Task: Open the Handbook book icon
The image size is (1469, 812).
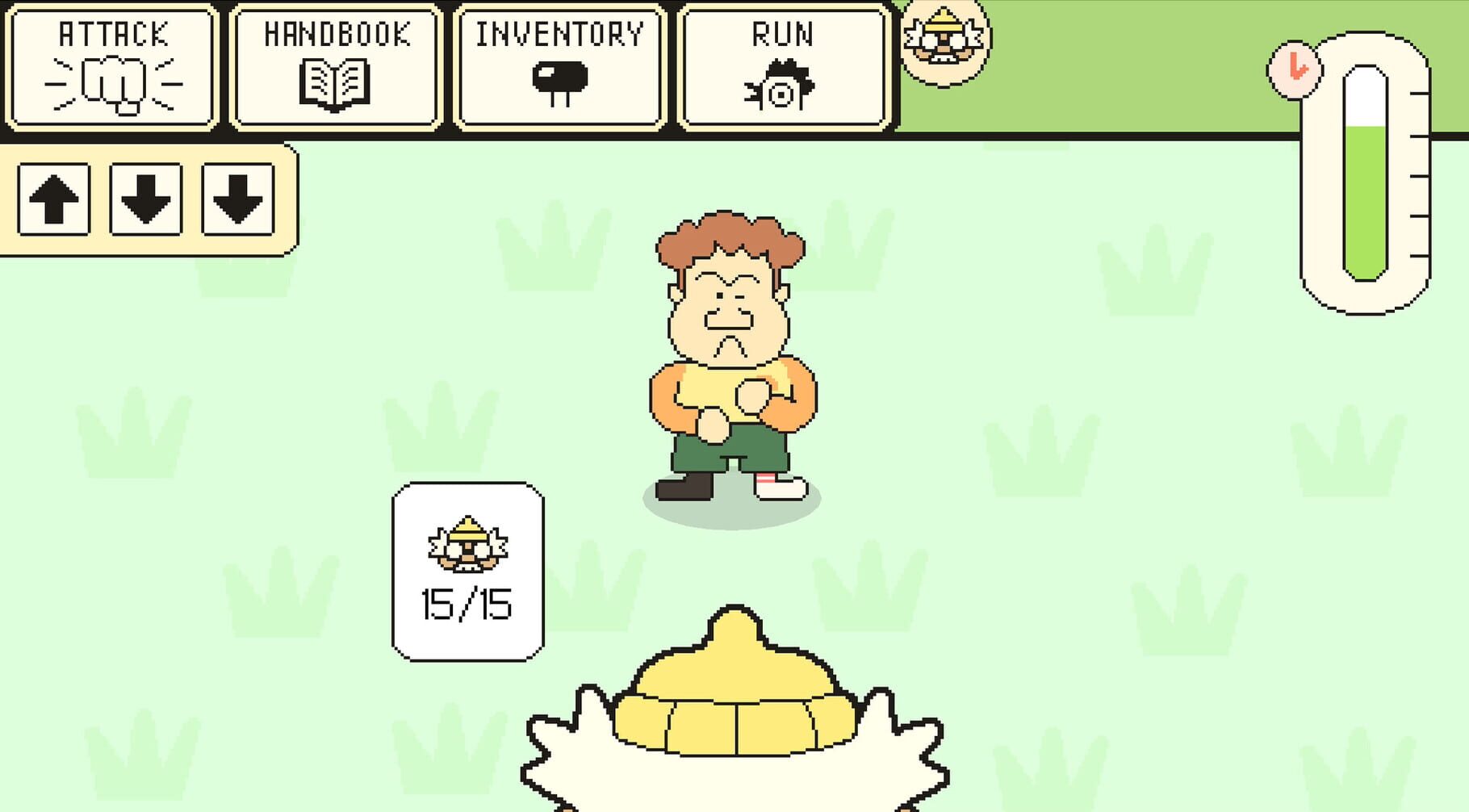Action: [x=337, y=85]
